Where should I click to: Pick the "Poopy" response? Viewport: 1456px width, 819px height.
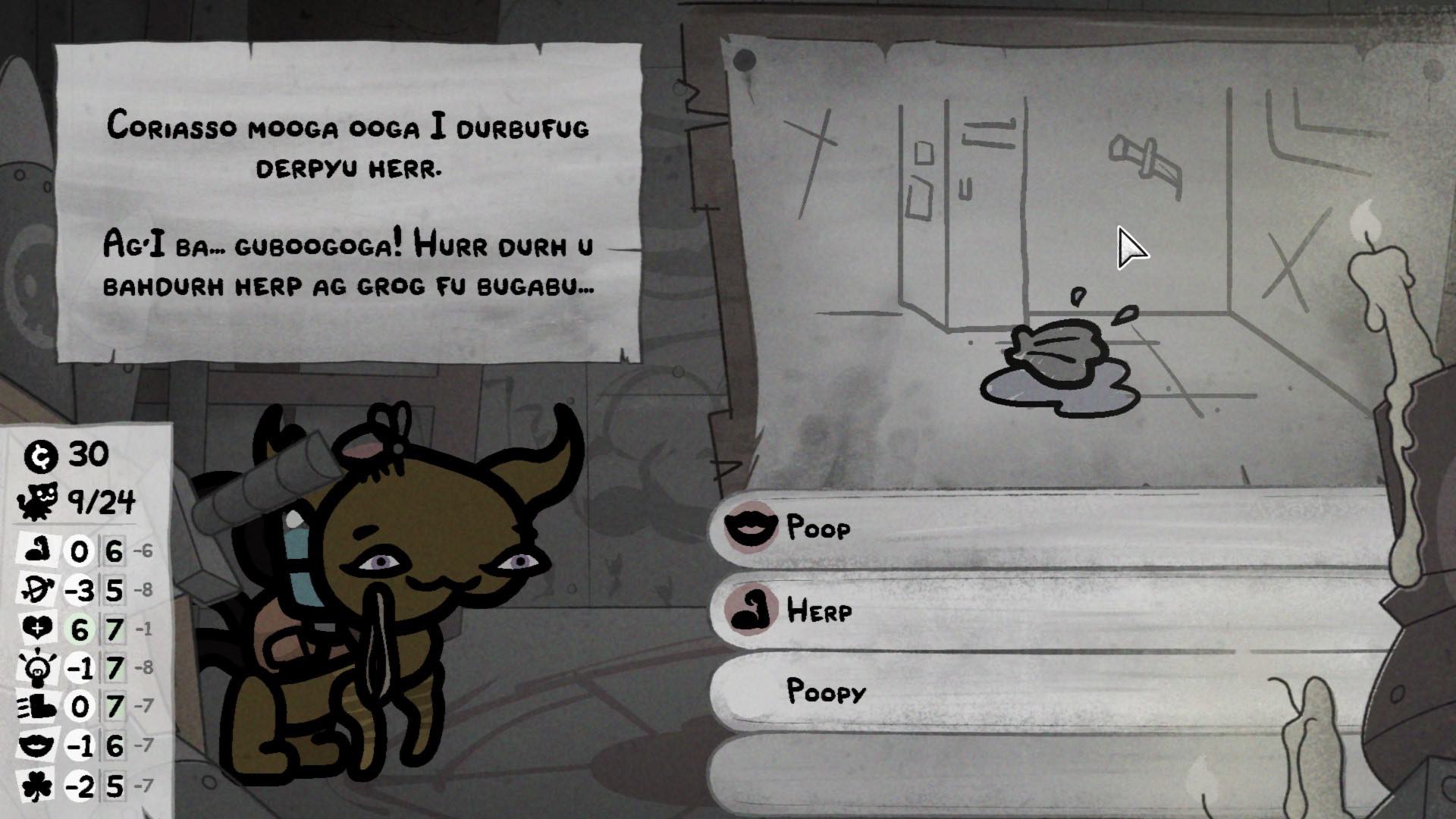[x=1046, y=692]
